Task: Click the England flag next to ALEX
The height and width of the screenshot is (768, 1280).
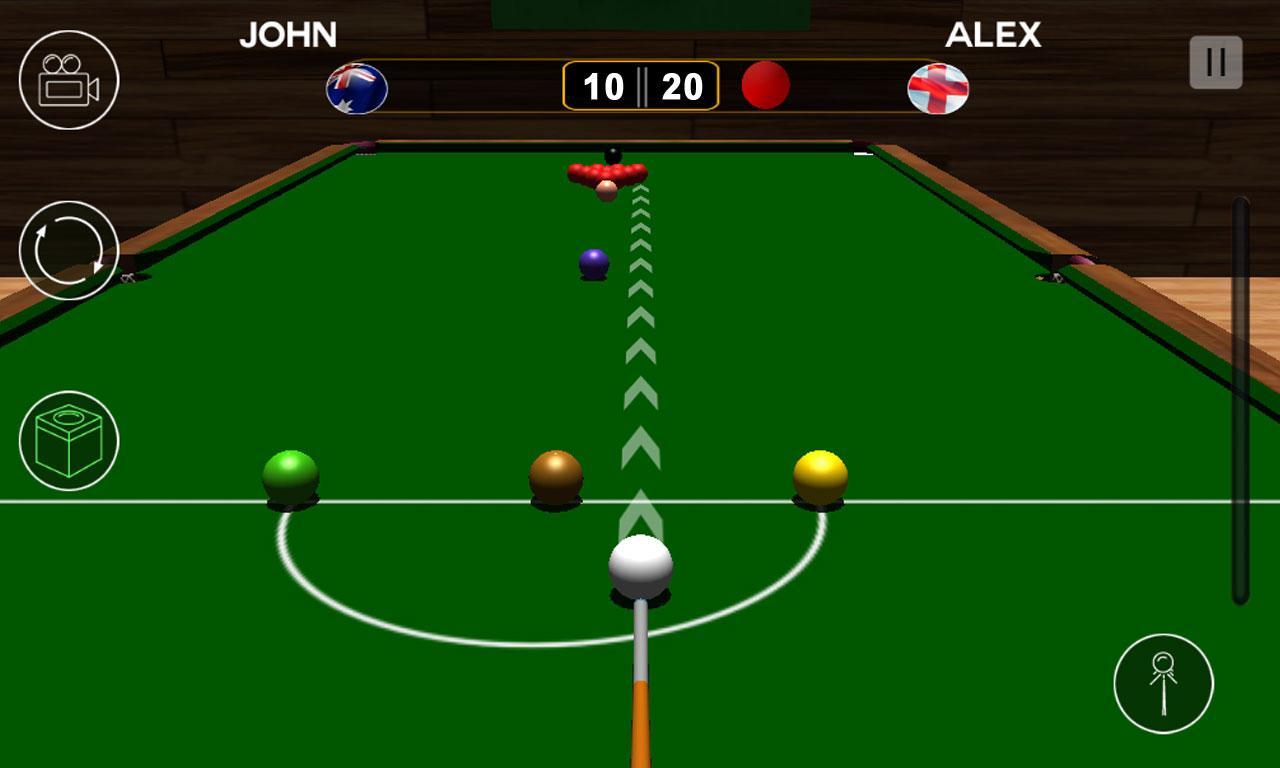Action: (938, 88)
